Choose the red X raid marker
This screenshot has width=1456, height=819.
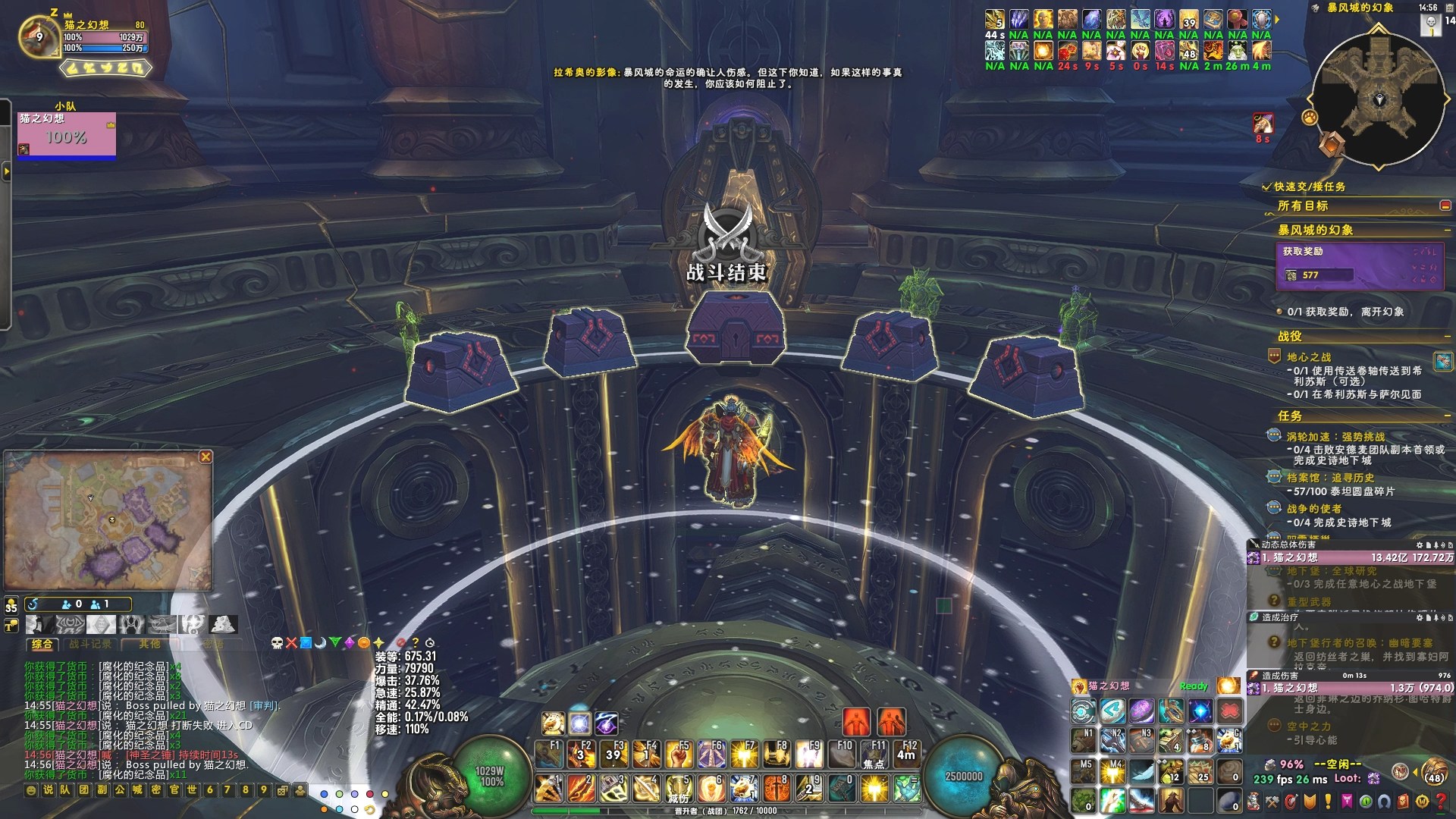(291, 643)
